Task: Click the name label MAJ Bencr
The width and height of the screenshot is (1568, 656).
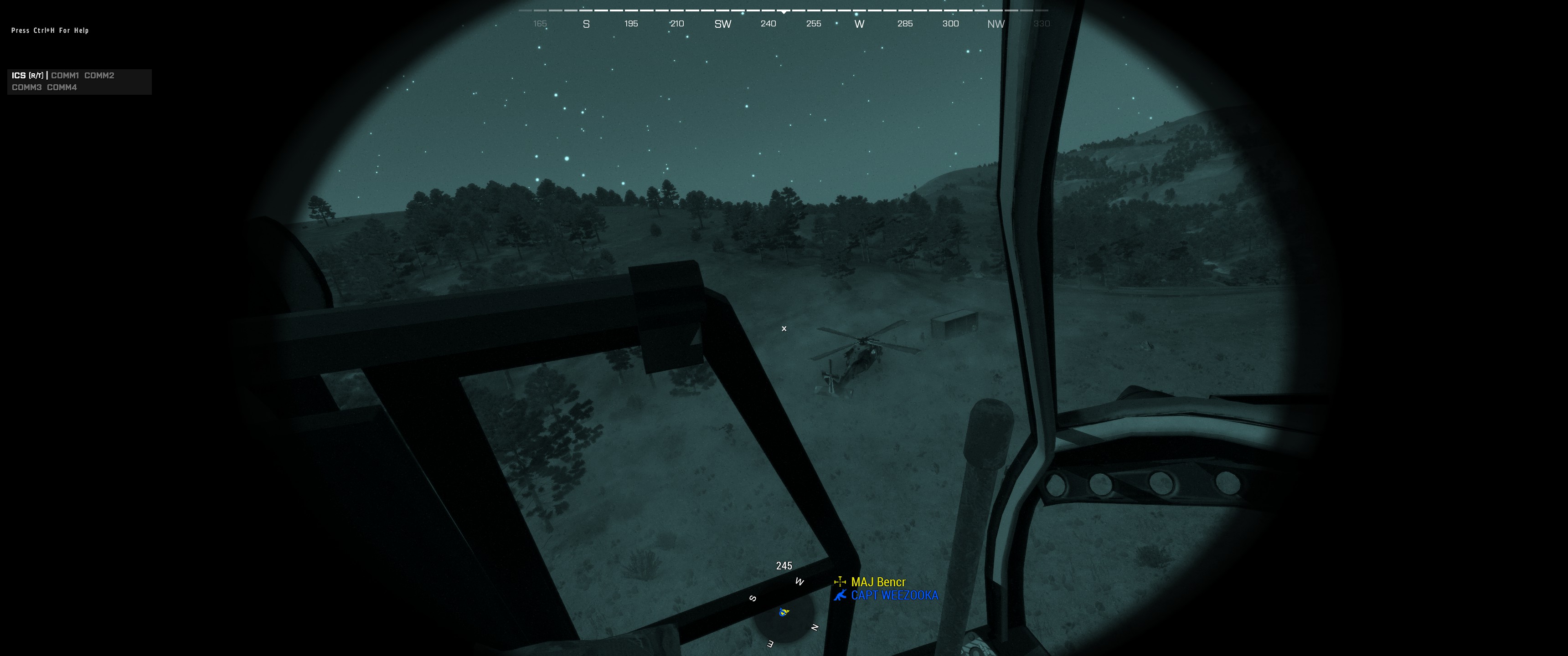Action: pyautogui.click(x=878, y=582)
